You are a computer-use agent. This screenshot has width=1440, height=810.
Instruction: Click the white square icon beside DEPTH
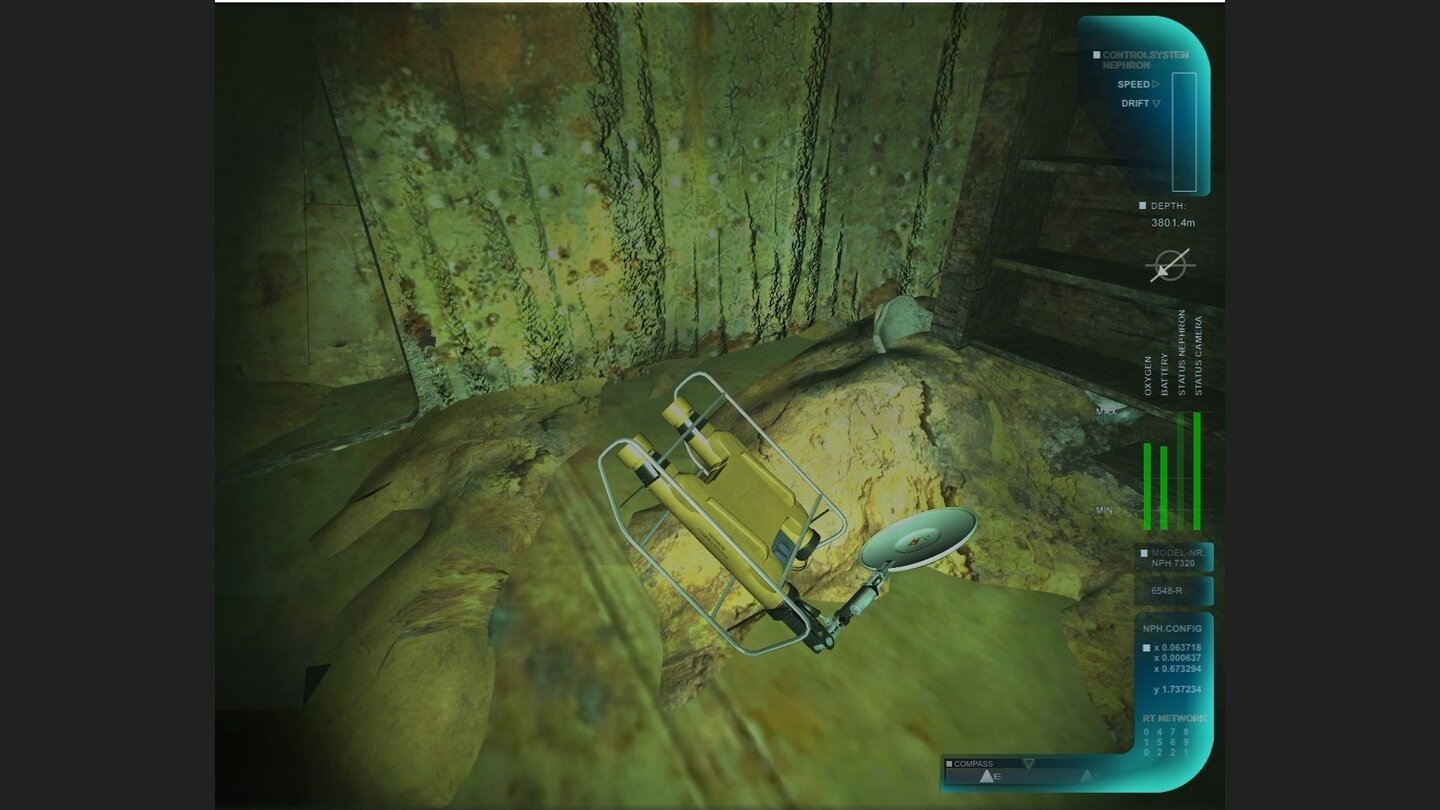tap(1141, 204)
